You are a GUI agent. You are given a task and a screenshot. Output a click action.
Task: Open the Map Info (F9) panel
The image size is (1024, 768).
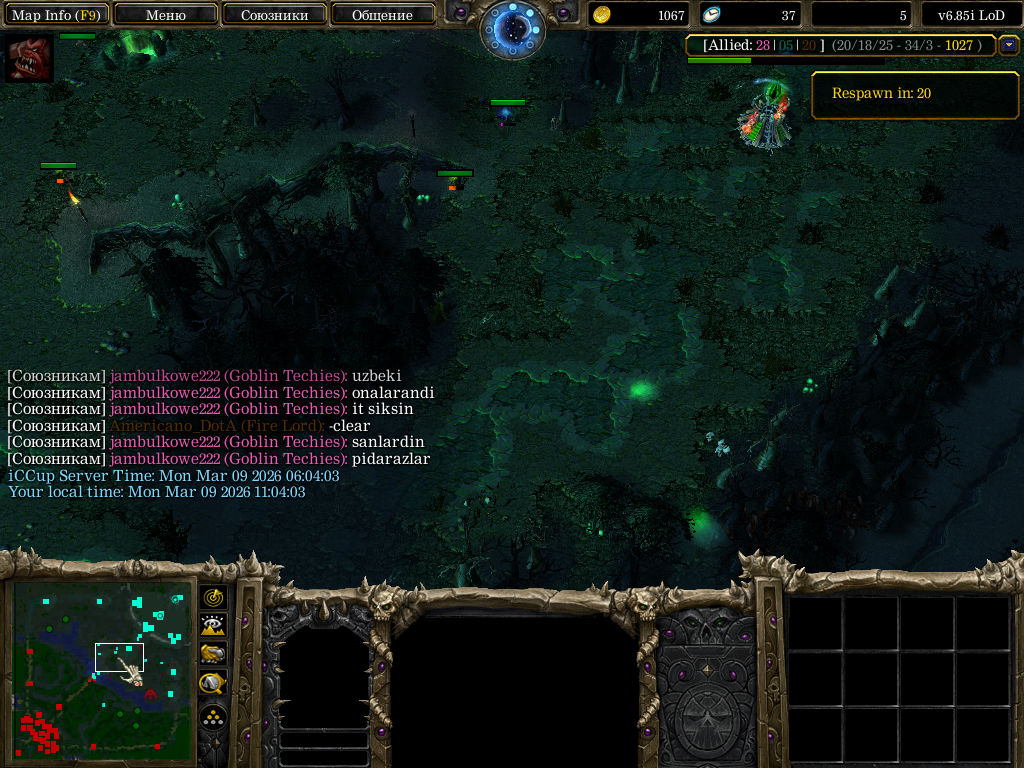coord(56,15)
